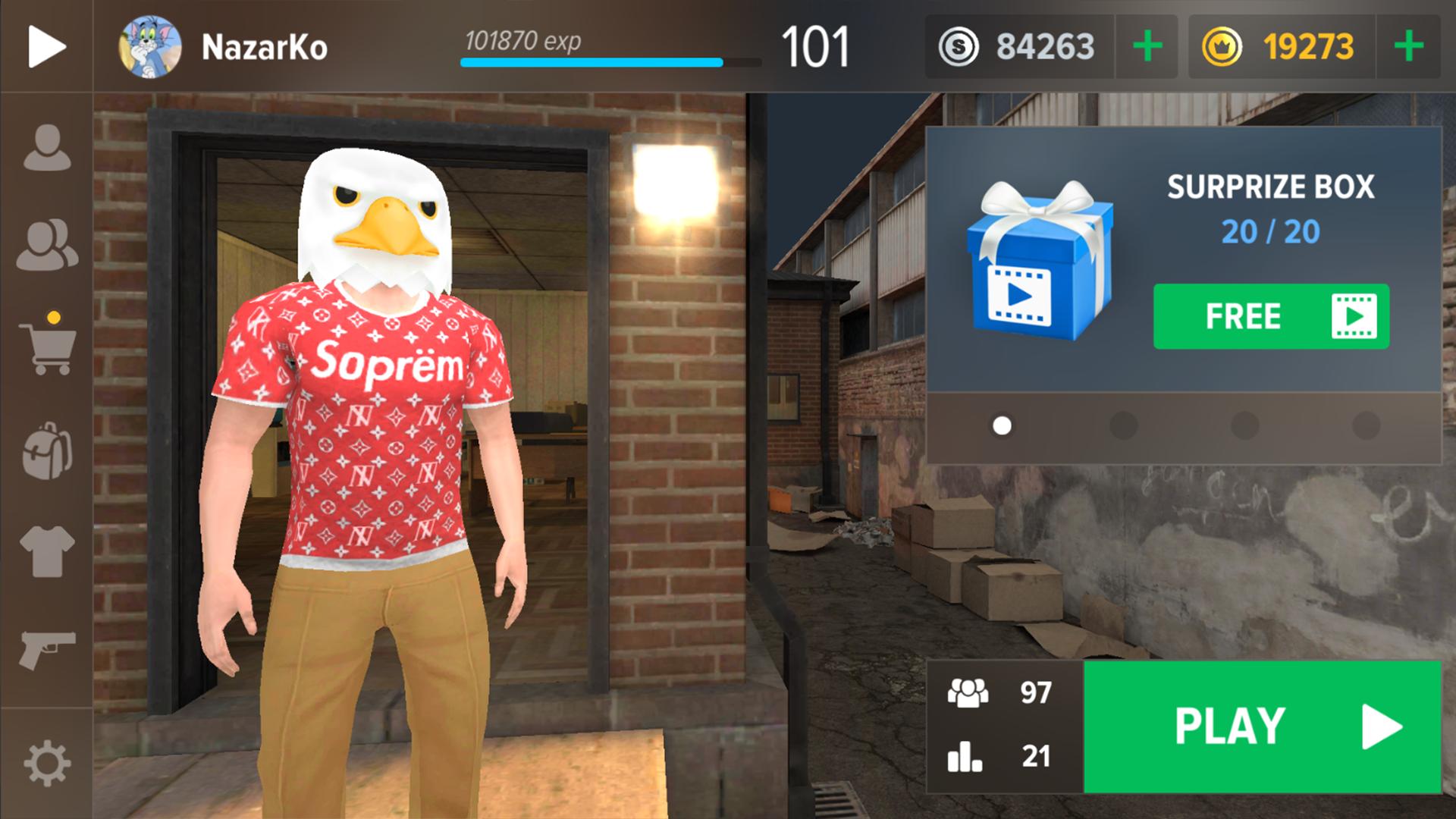The image size is (1456, 819).
Task: Open the friends list icon
Action: click(47, 246)
